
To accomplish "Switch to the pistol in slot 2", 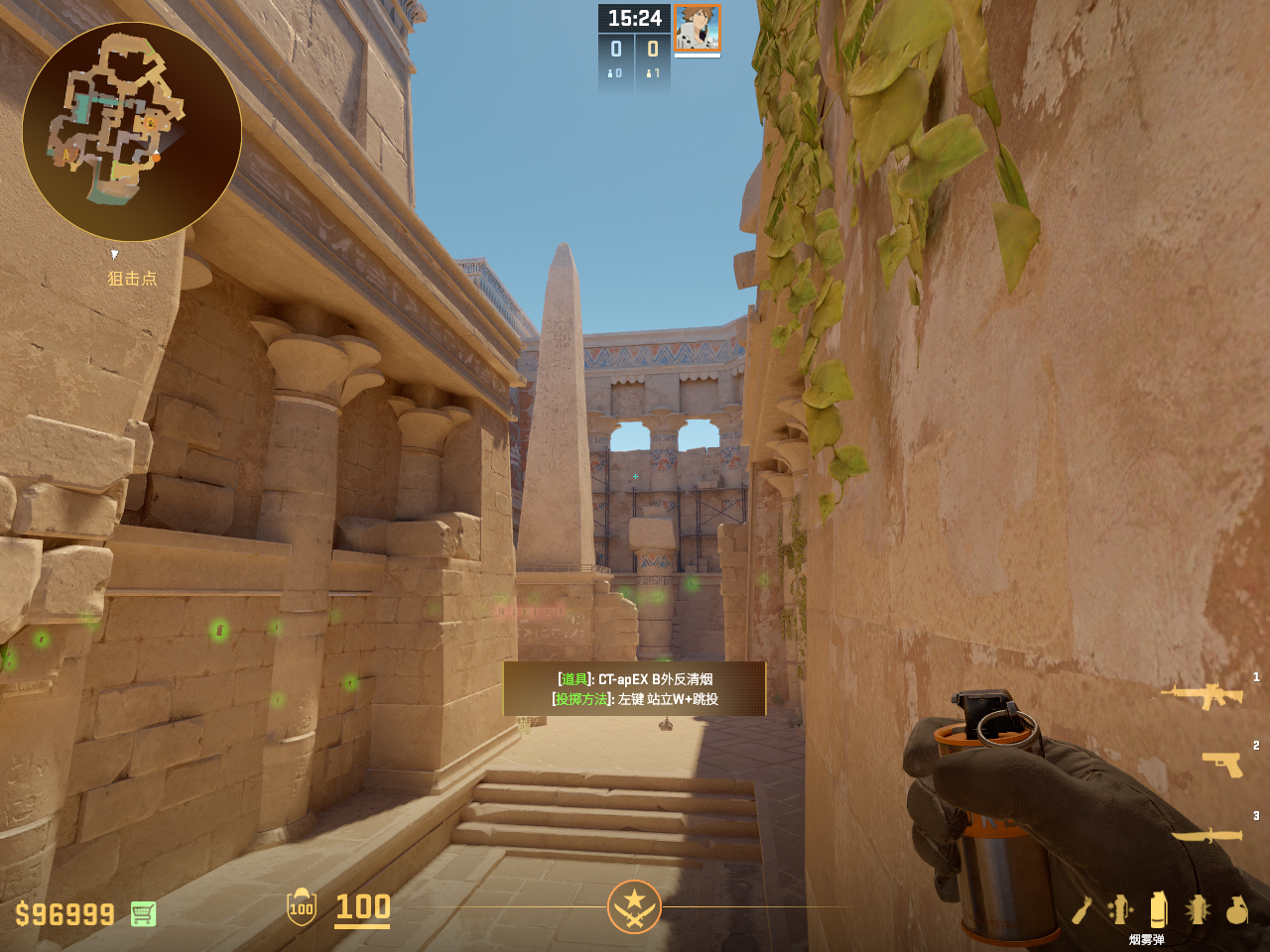I will click(1222, 764).
